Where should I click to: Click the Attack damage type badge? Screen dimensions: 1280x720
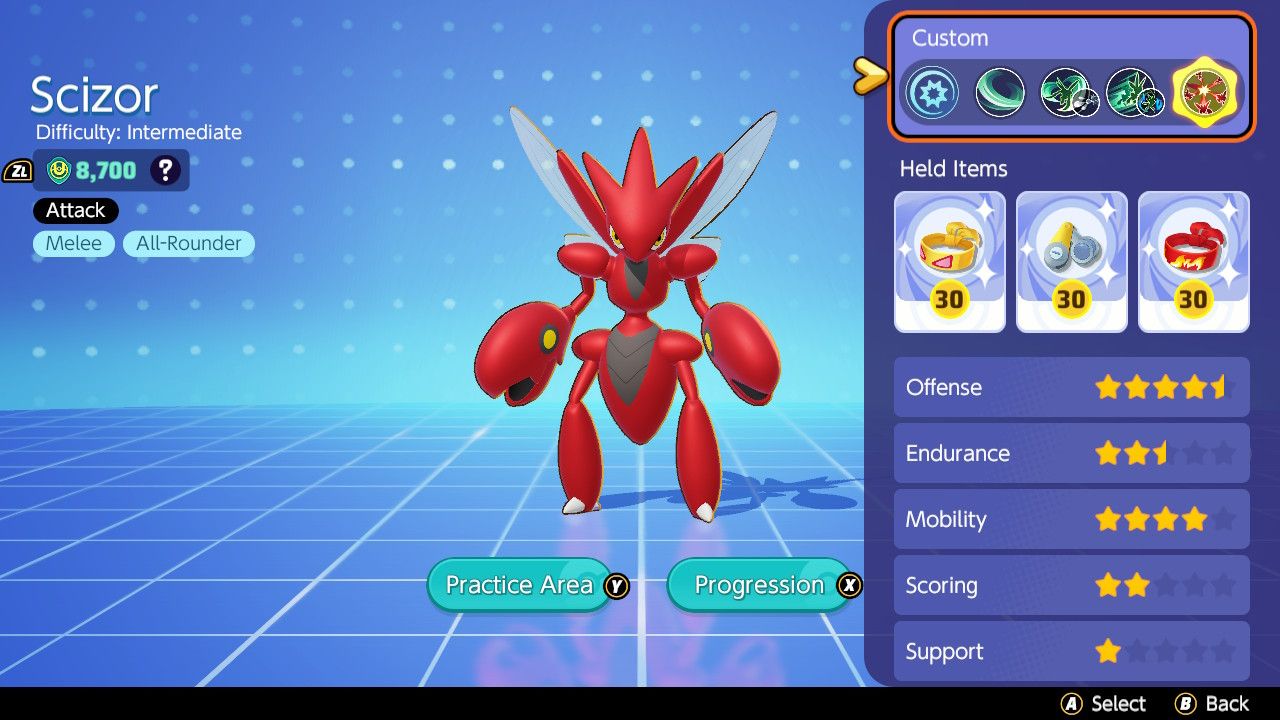coord(75,210)
